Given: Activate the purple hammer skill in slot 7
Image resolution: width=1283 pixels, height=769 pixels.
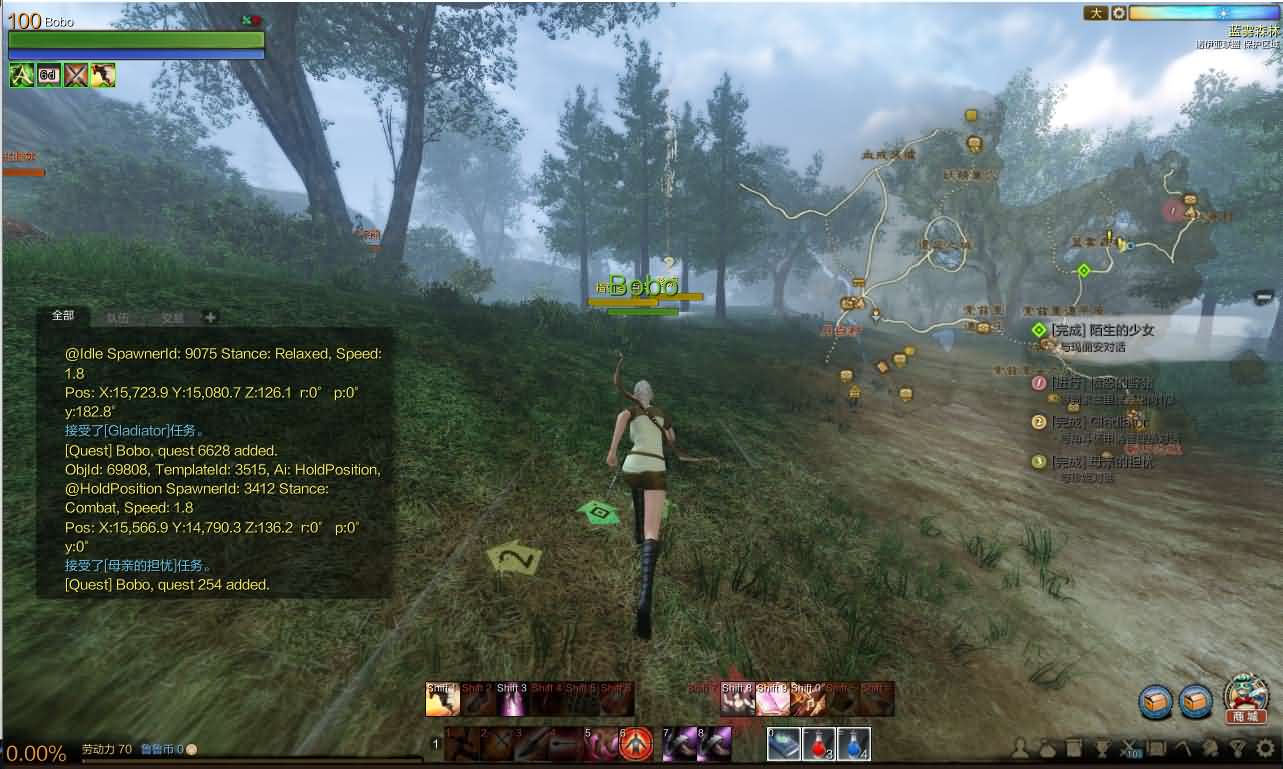Looking at the screenshot, I should pos(679,744).
